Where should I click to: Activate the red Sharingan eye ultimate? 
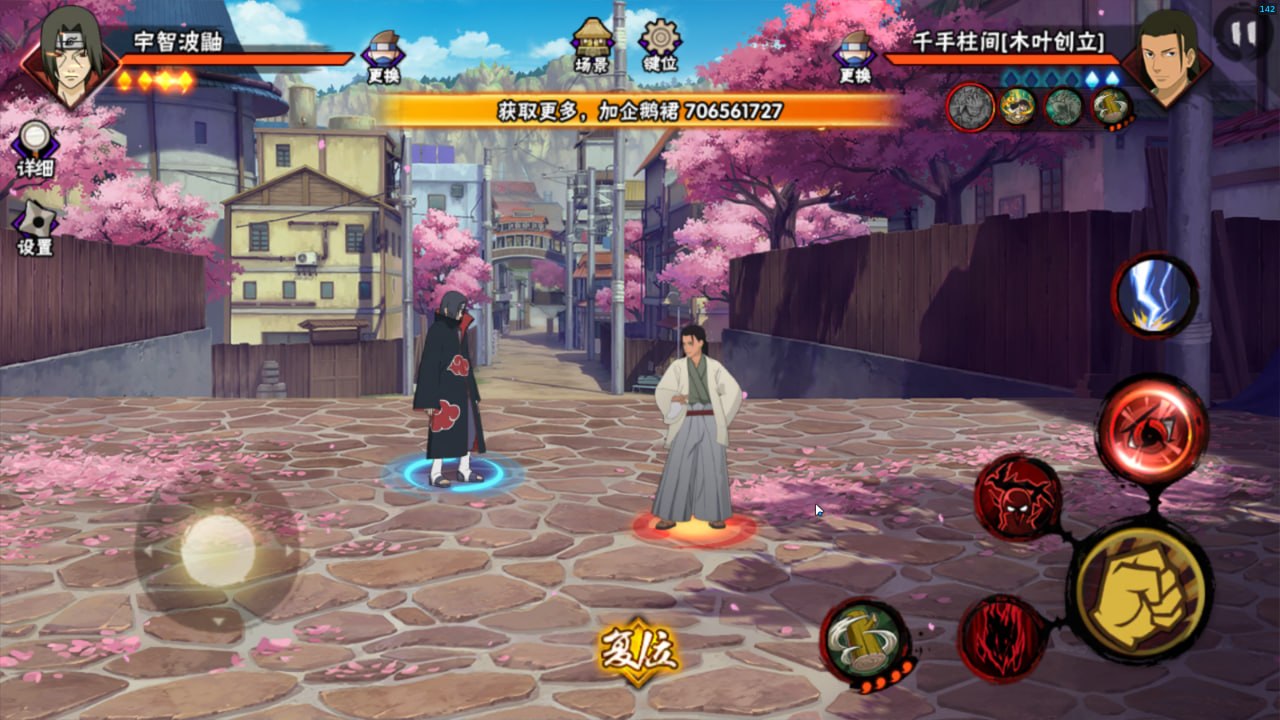1152,429
